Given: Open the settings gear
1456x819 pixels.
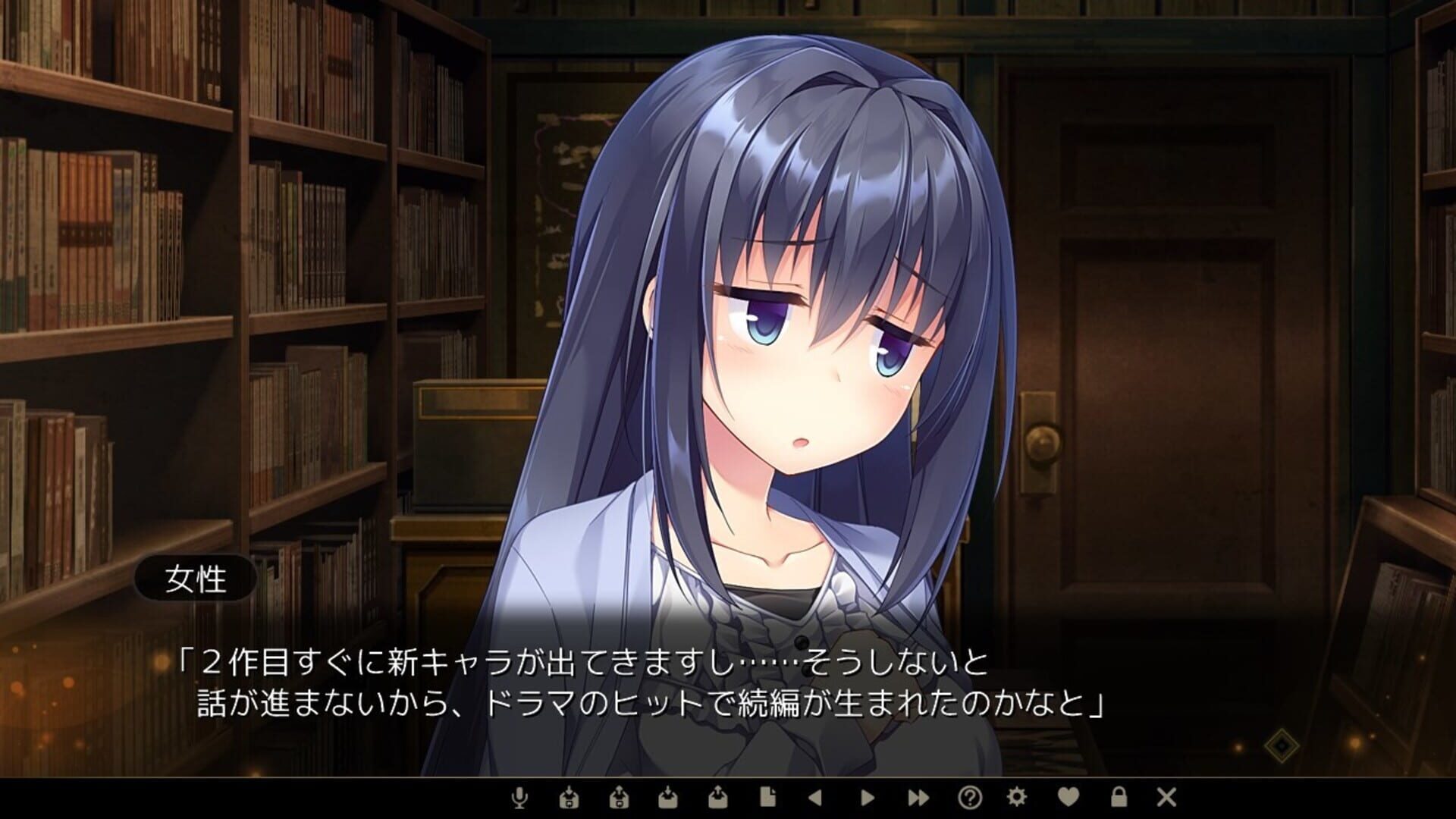Looking at the screenshot, I should 1017,798.
